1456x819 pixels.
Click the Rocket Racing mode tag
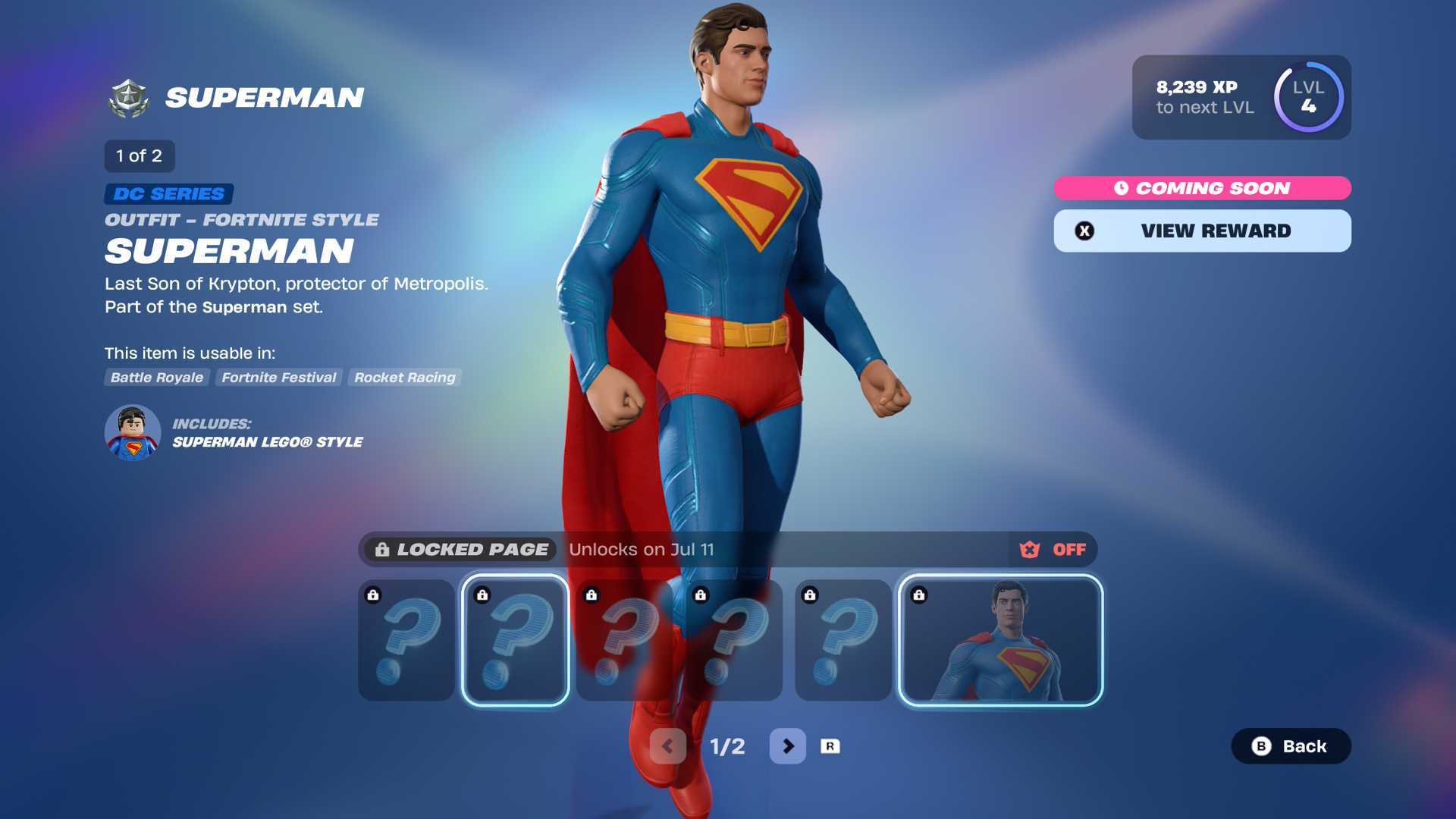click(404, 378)
